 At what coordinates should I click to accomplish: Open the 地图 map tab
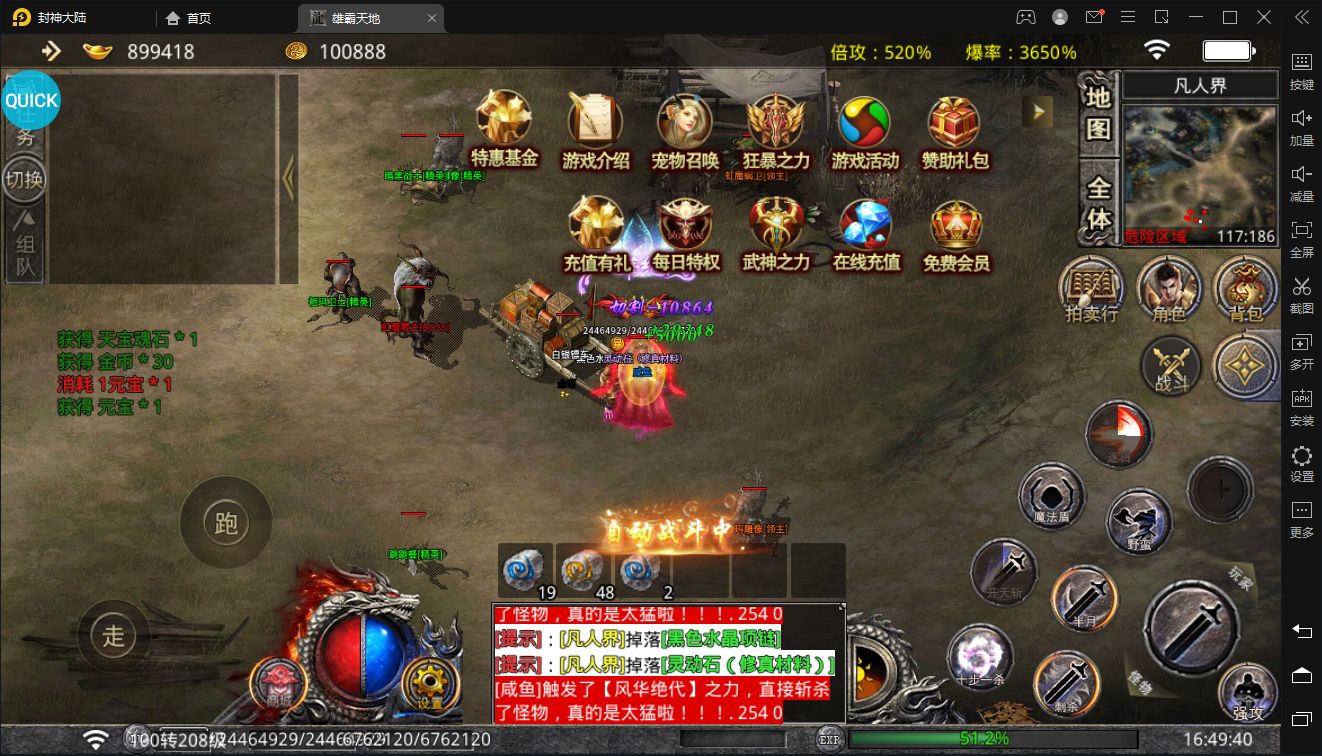tap(1098, 112)
